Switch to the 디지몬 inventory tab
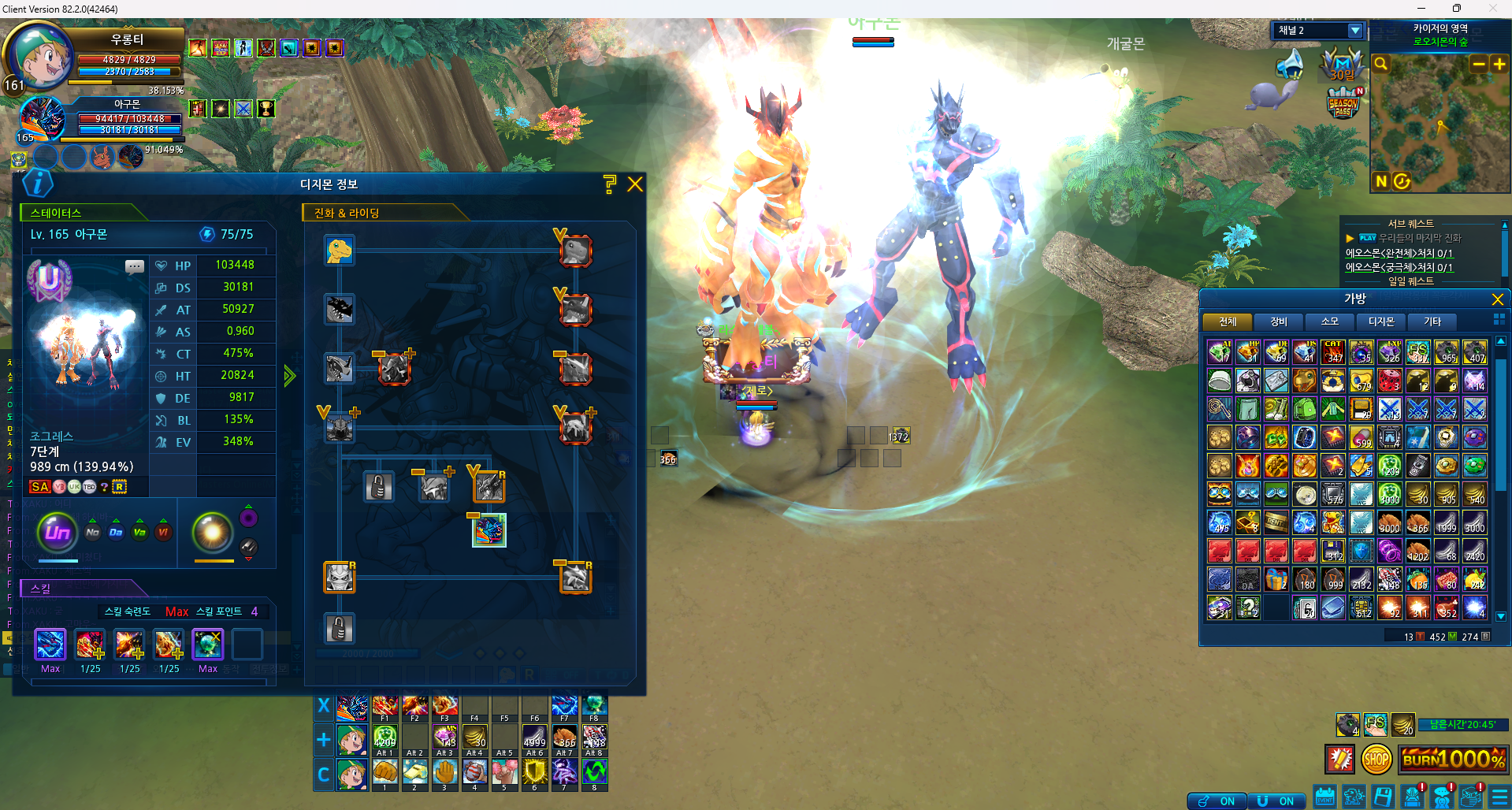This screenshot has width=1512, height=810. click(1381, 321)
